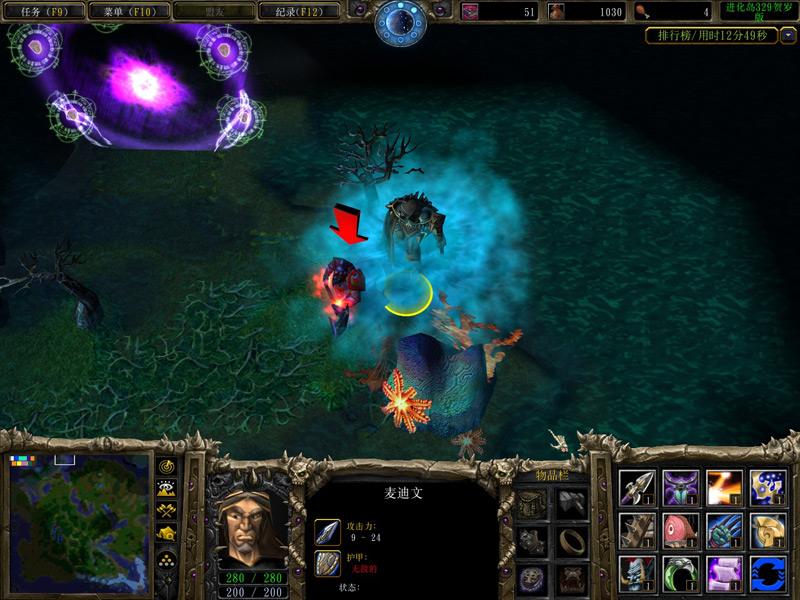Screen dimensions: 800x600
Task: Use the gold ring inventory item
Action: pos(572,540)
